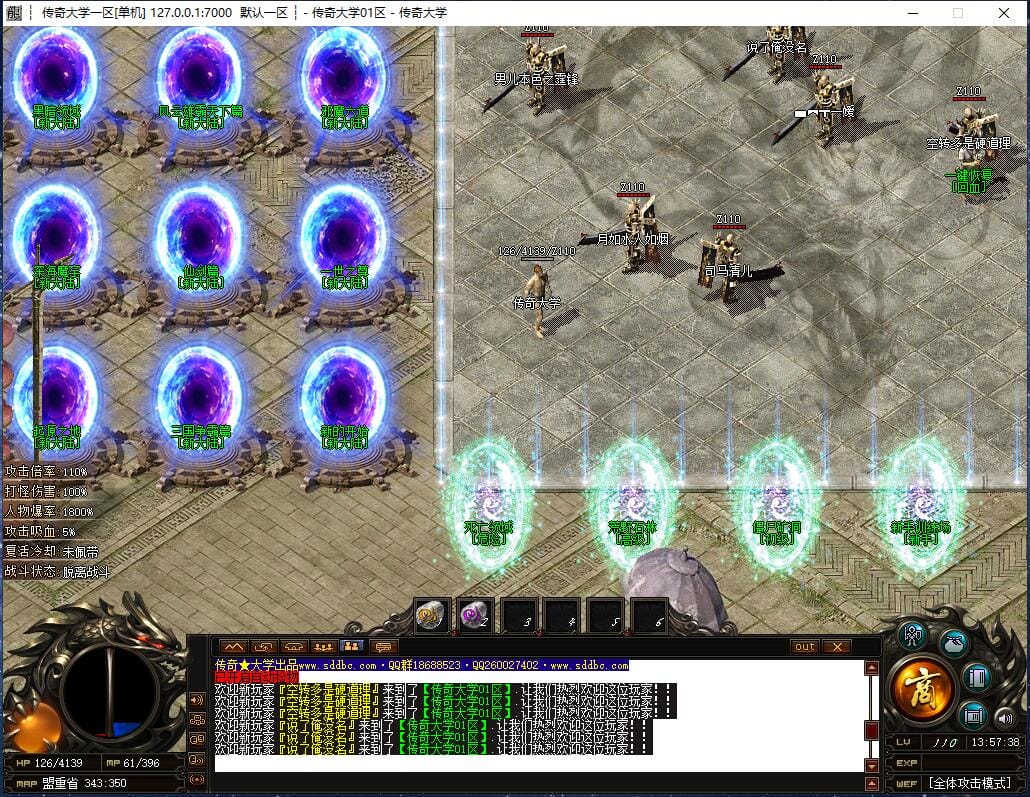Viewport: 1030px width, 797px height.
Task: Open the character figure icon by the orb
Action: click(912, 635)
